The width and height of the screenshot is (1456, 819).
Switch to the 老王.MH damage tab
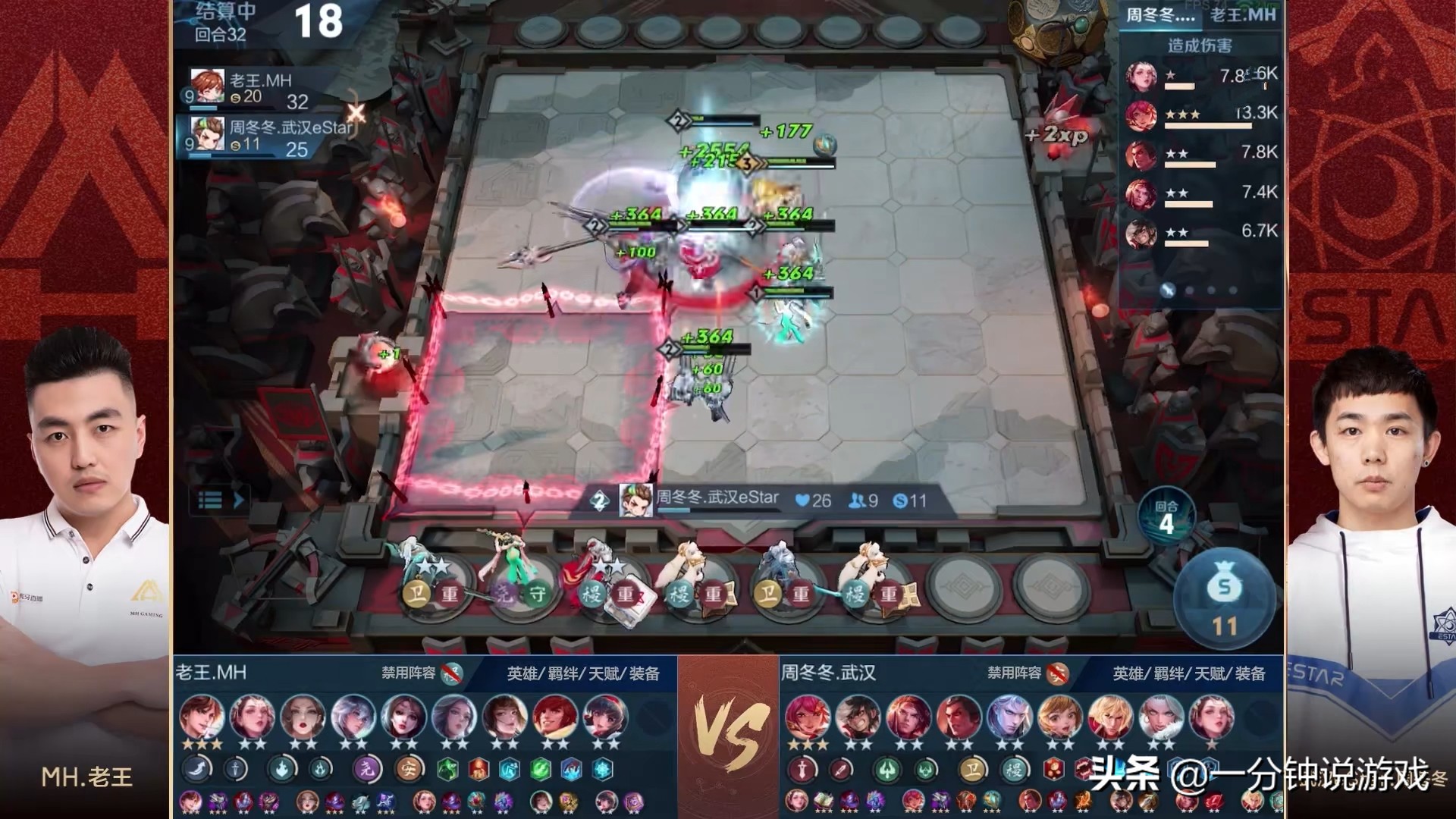pyautogui.click(x=1242, y=14)
